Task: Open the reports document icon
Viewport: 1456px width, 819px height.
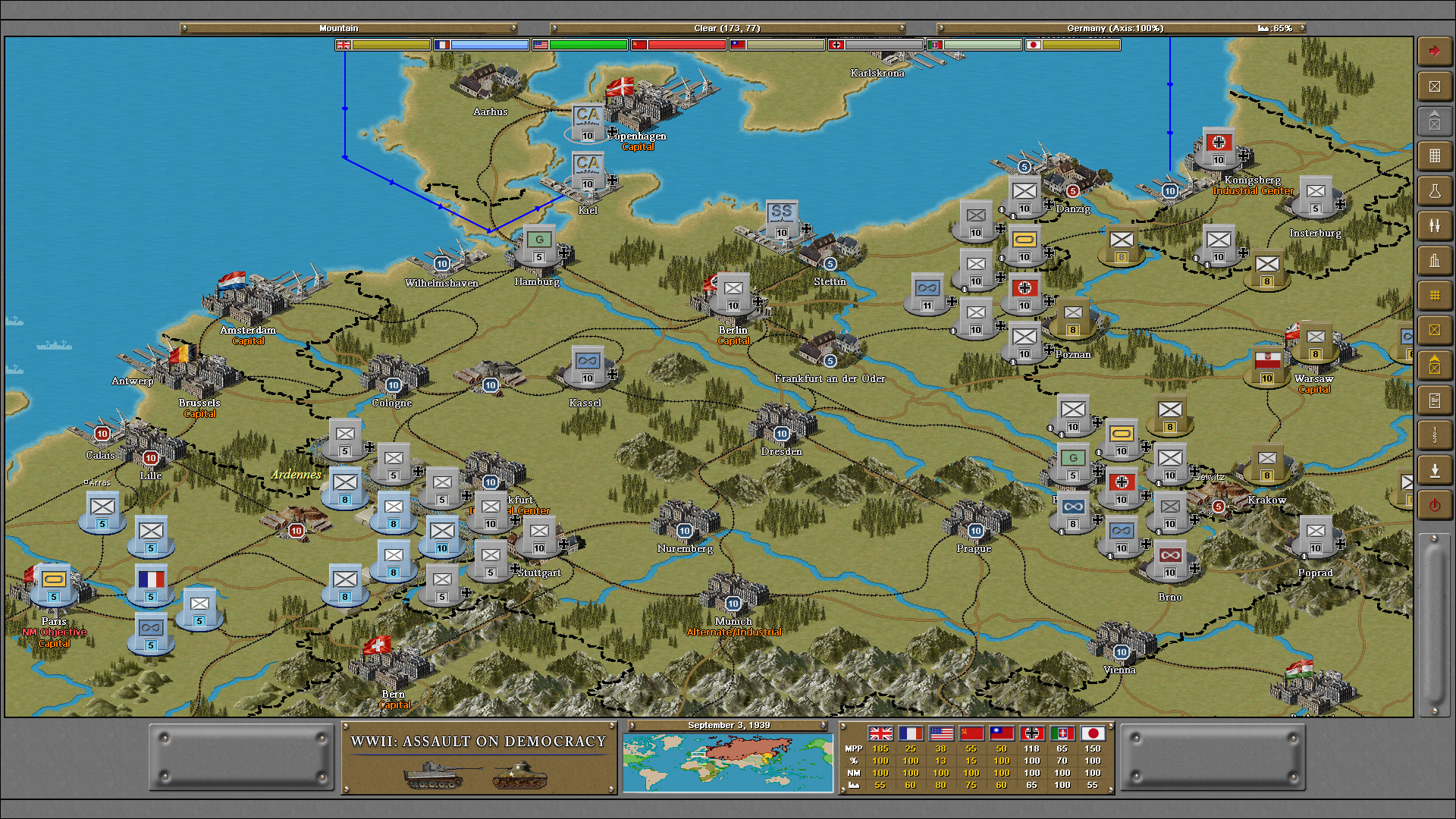Action: tap(1435, 400)
